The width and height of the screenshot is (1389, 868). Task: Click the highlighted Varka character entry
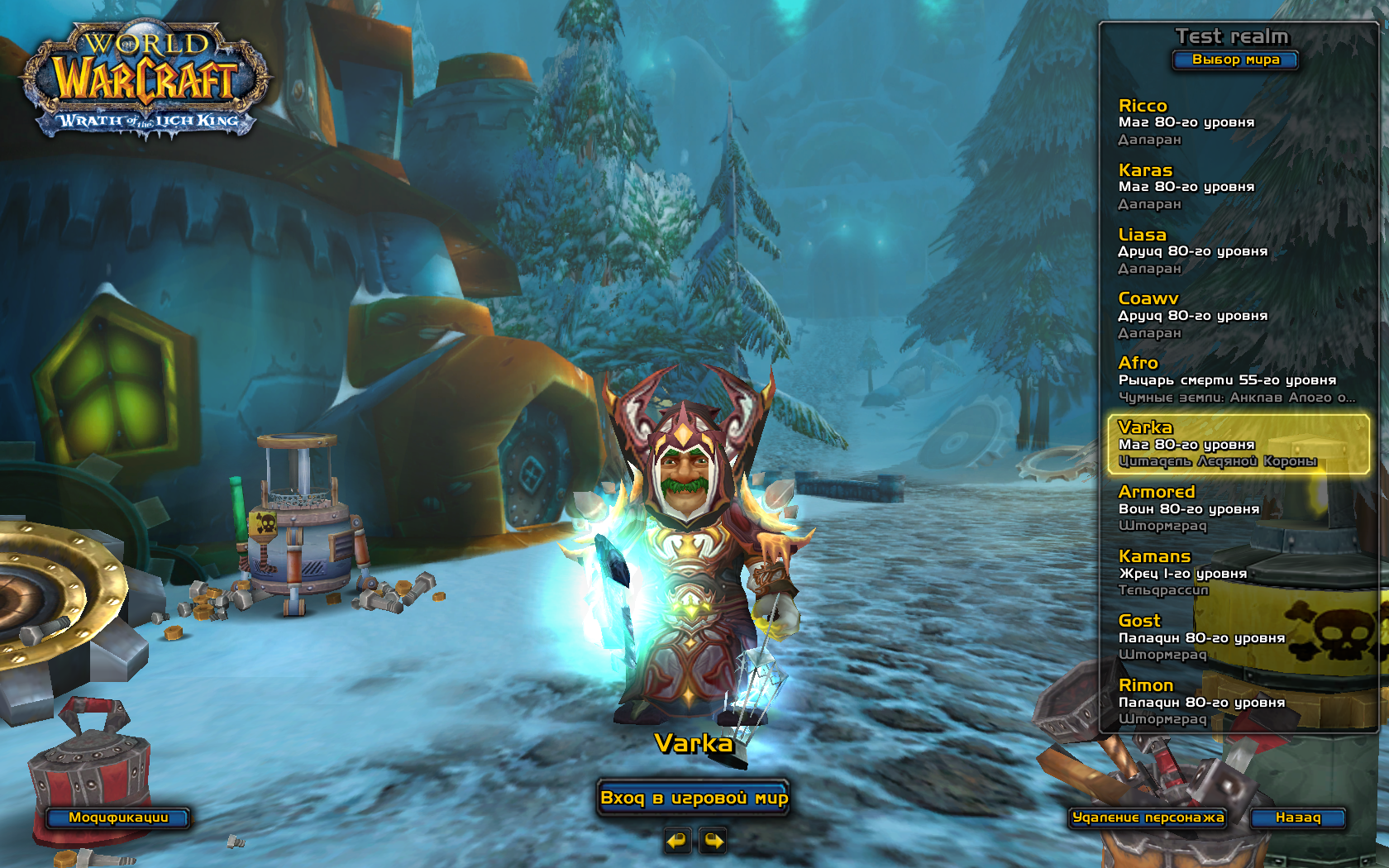point(1238,445)
